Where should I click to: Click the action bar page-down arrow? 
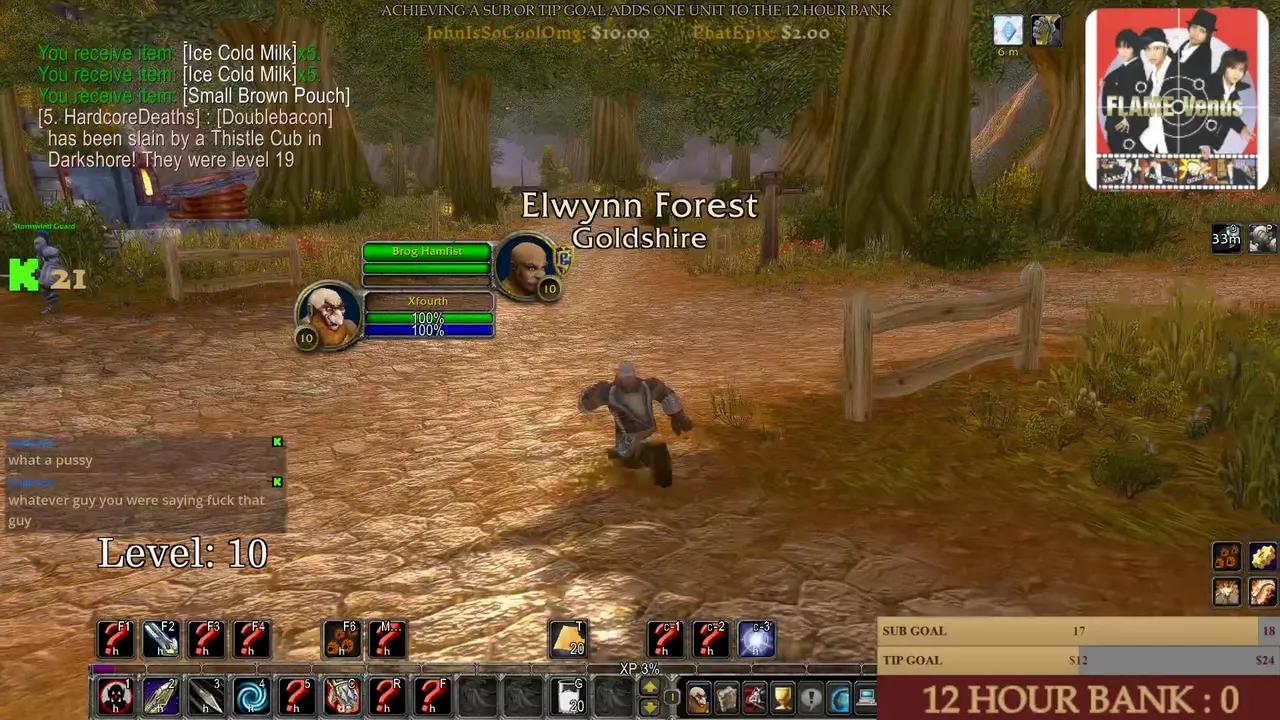point(649,706)
